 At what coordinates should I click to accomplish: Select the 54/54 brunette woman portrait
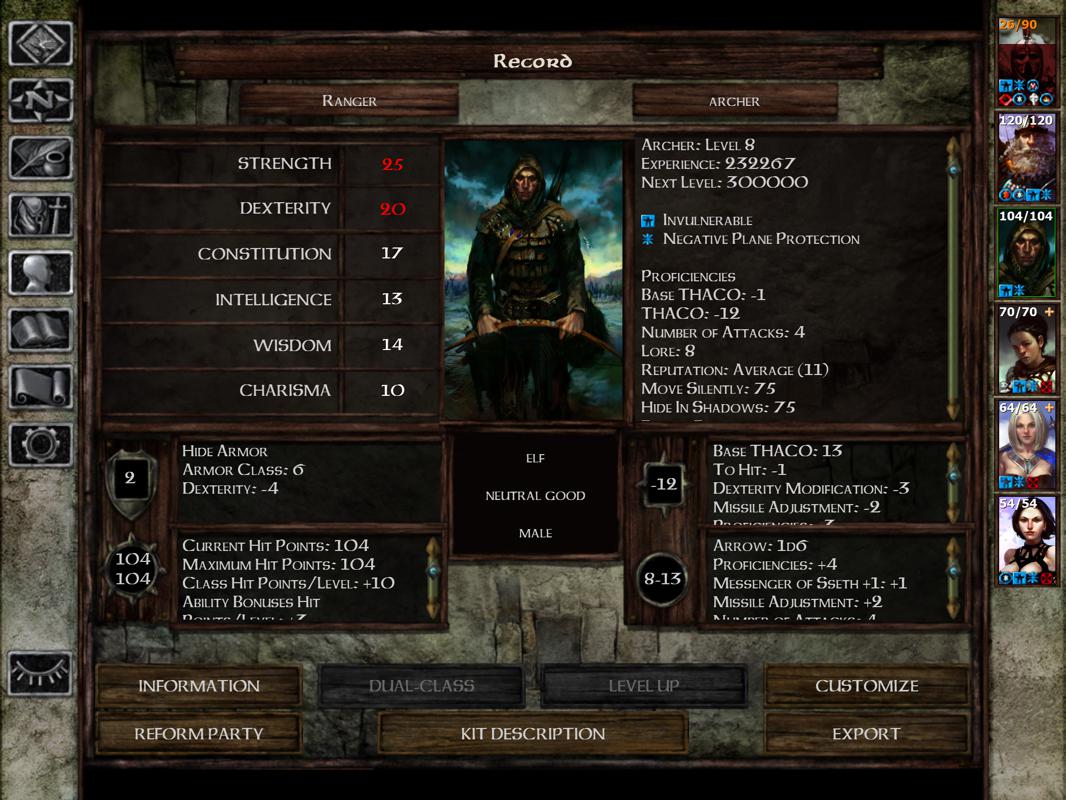(1027, 541)
